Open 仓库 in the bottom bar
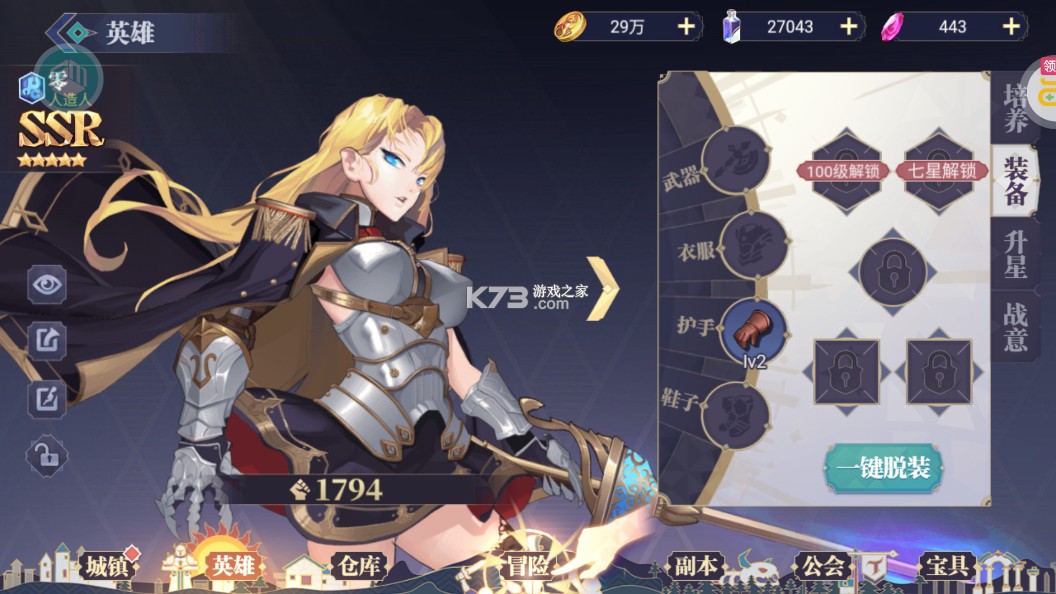 (x=357, y=566)
